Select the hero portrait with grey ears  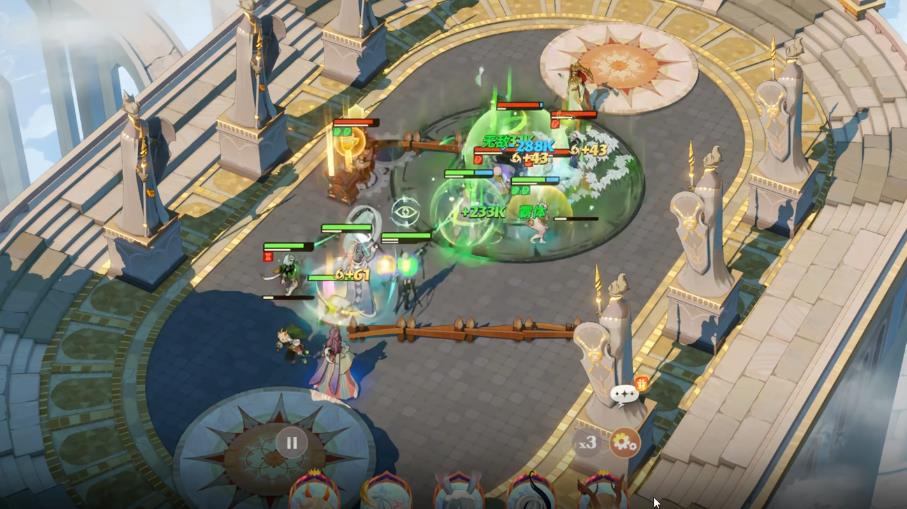point(457,491)
